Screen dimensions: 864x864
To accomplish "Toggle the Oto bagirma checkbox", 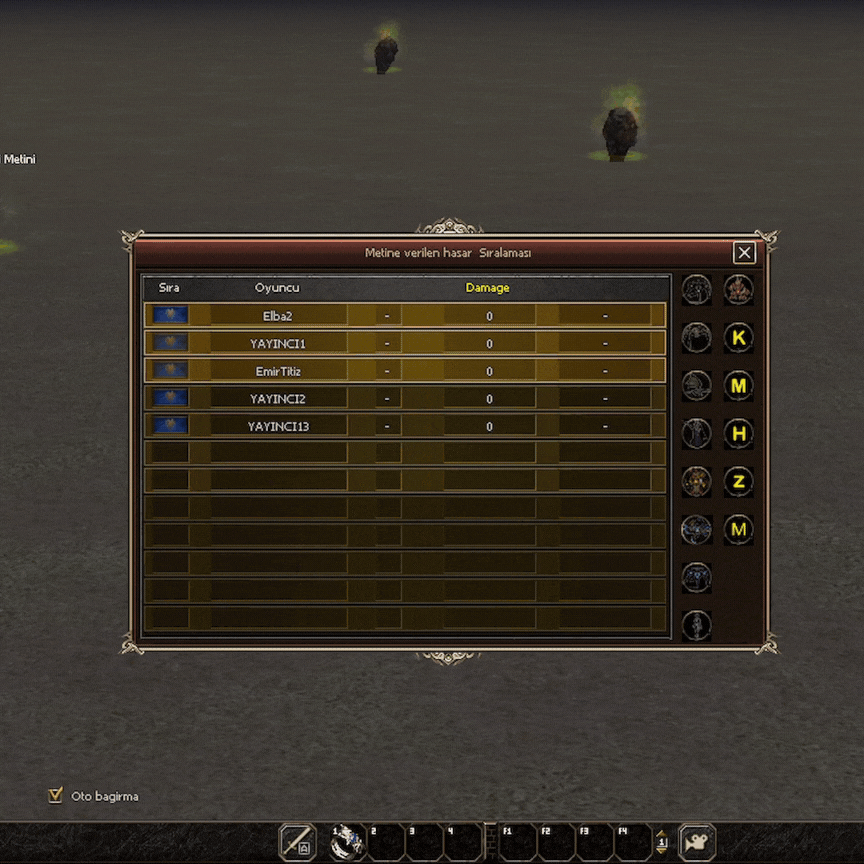I will (56, 796).
